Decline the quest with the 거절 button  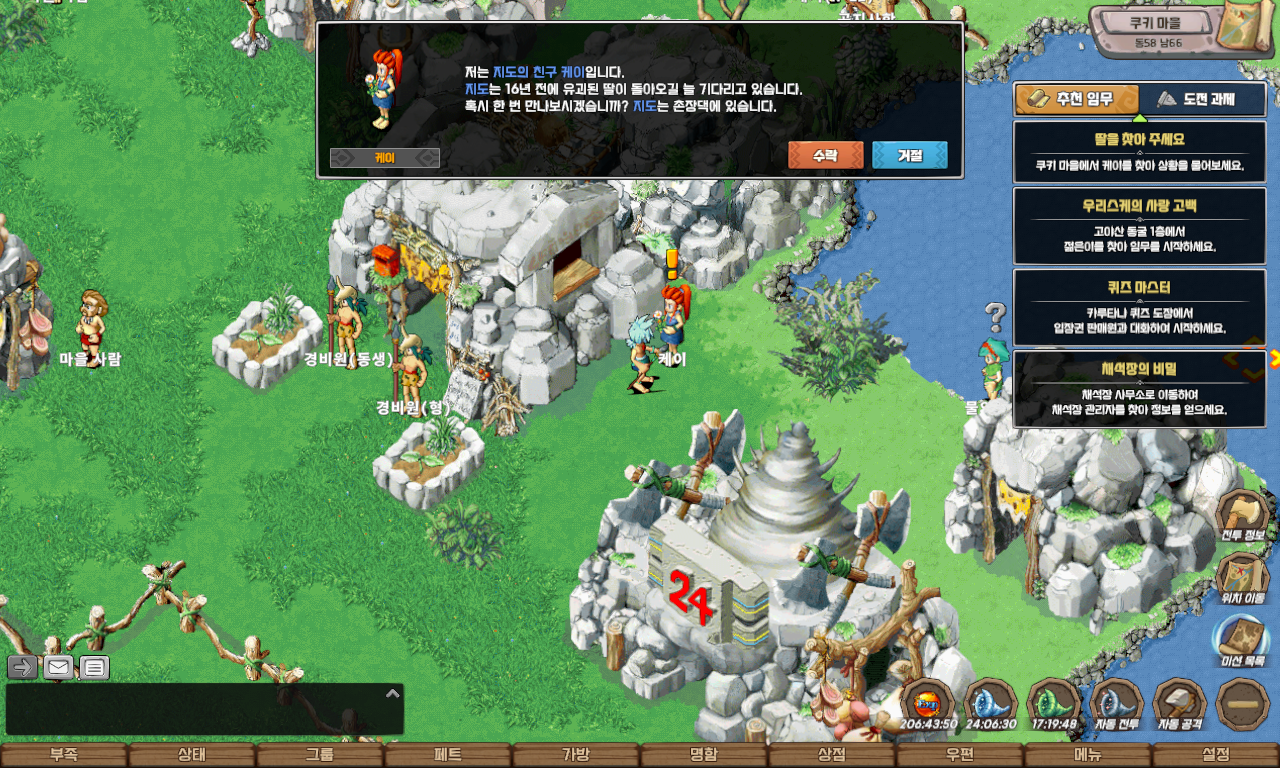(x=909, y=155)
